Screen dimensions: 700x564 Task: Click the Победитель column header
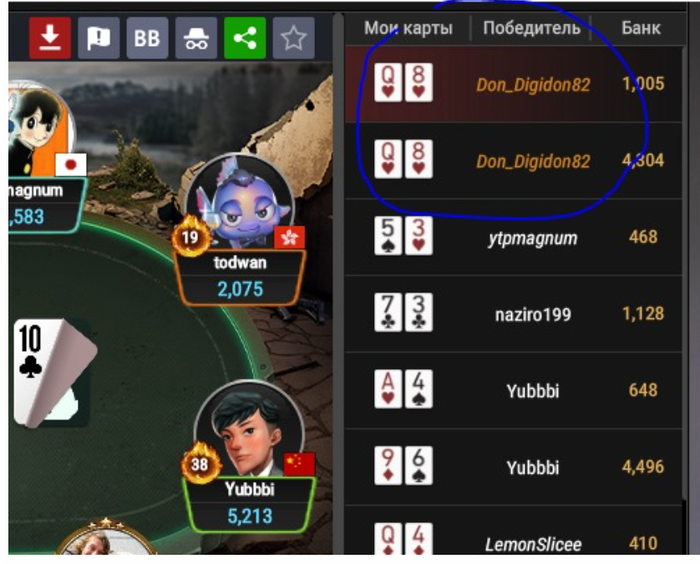531,28
